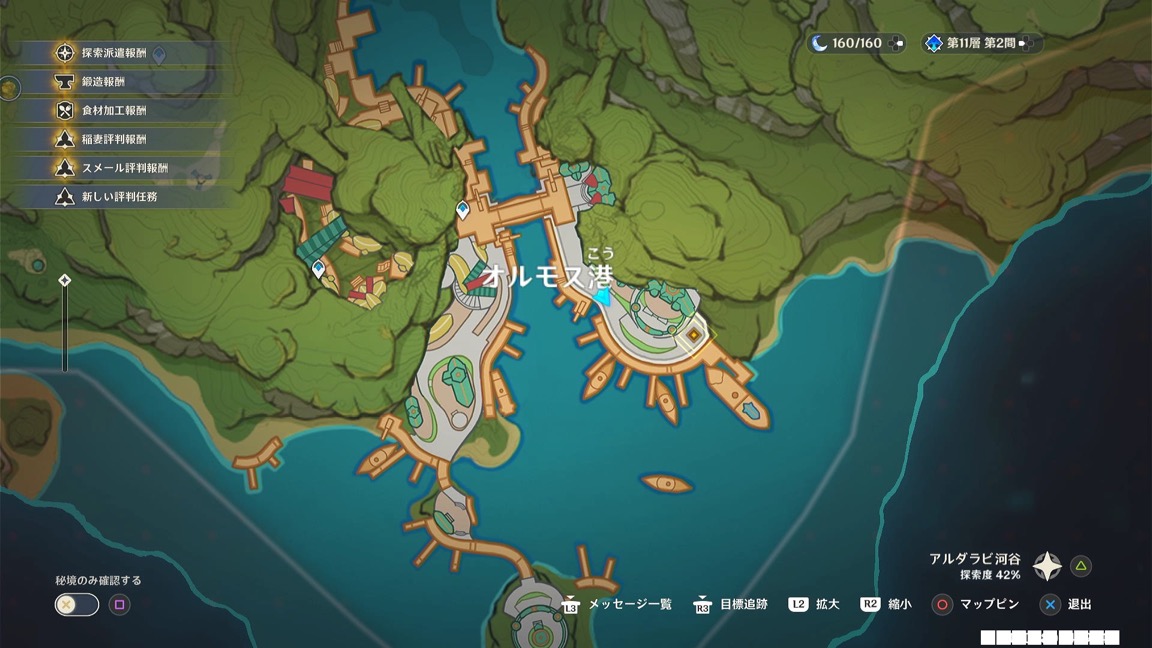The height and width of the screenshot is (648, 1152).
Task: Click the map zoom slider handle
Action: (x=65, y=281)
